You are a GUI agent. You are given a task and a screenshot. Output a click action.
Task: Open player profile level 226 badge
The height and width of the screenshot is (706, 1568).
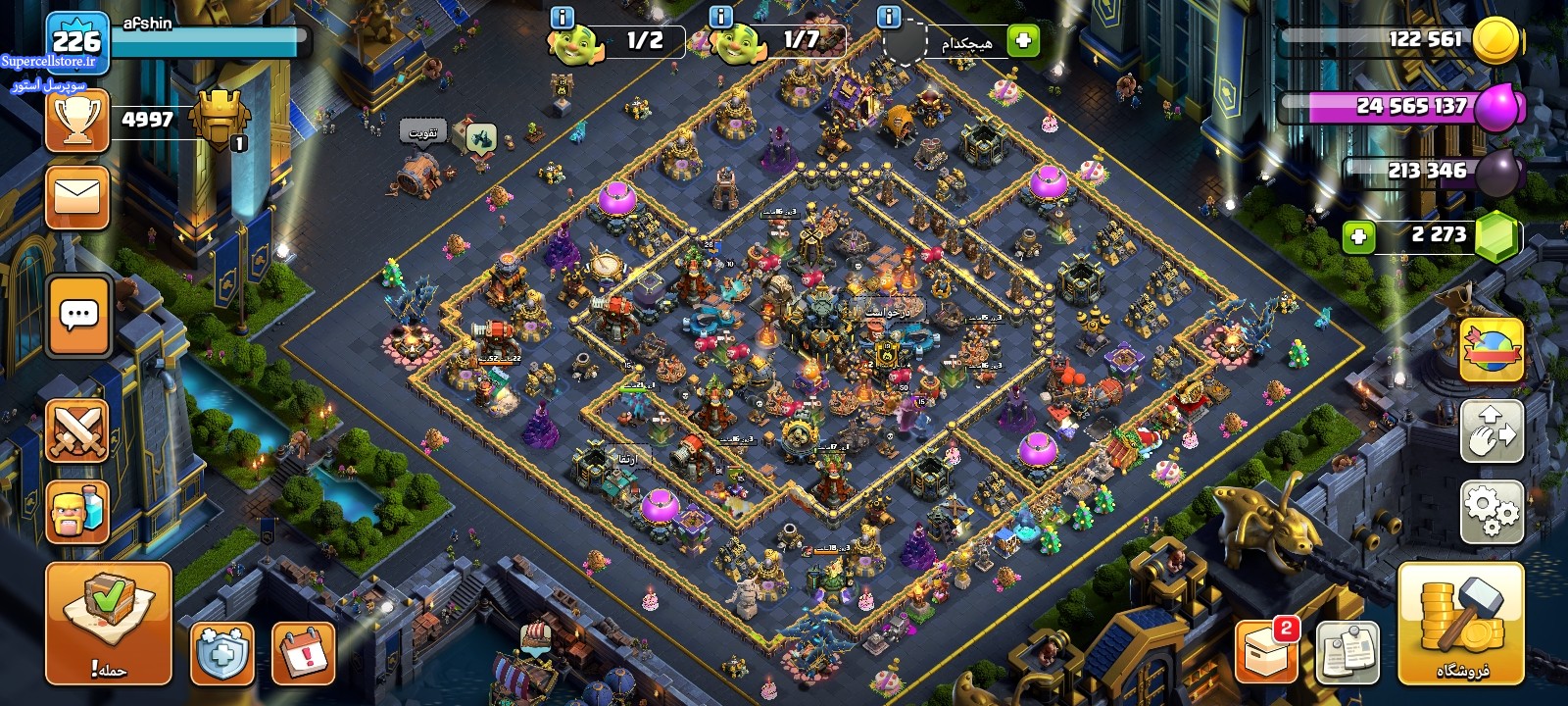click(x=76, y=43)
